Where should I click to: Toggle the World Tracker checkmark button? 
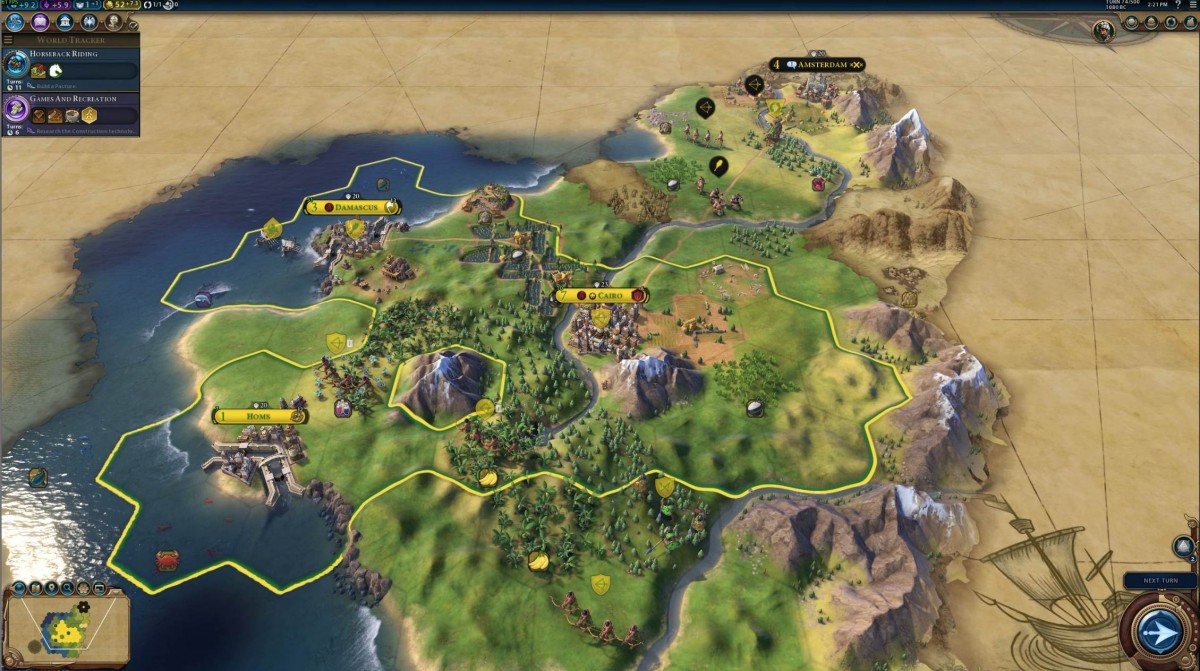(134, 25)
